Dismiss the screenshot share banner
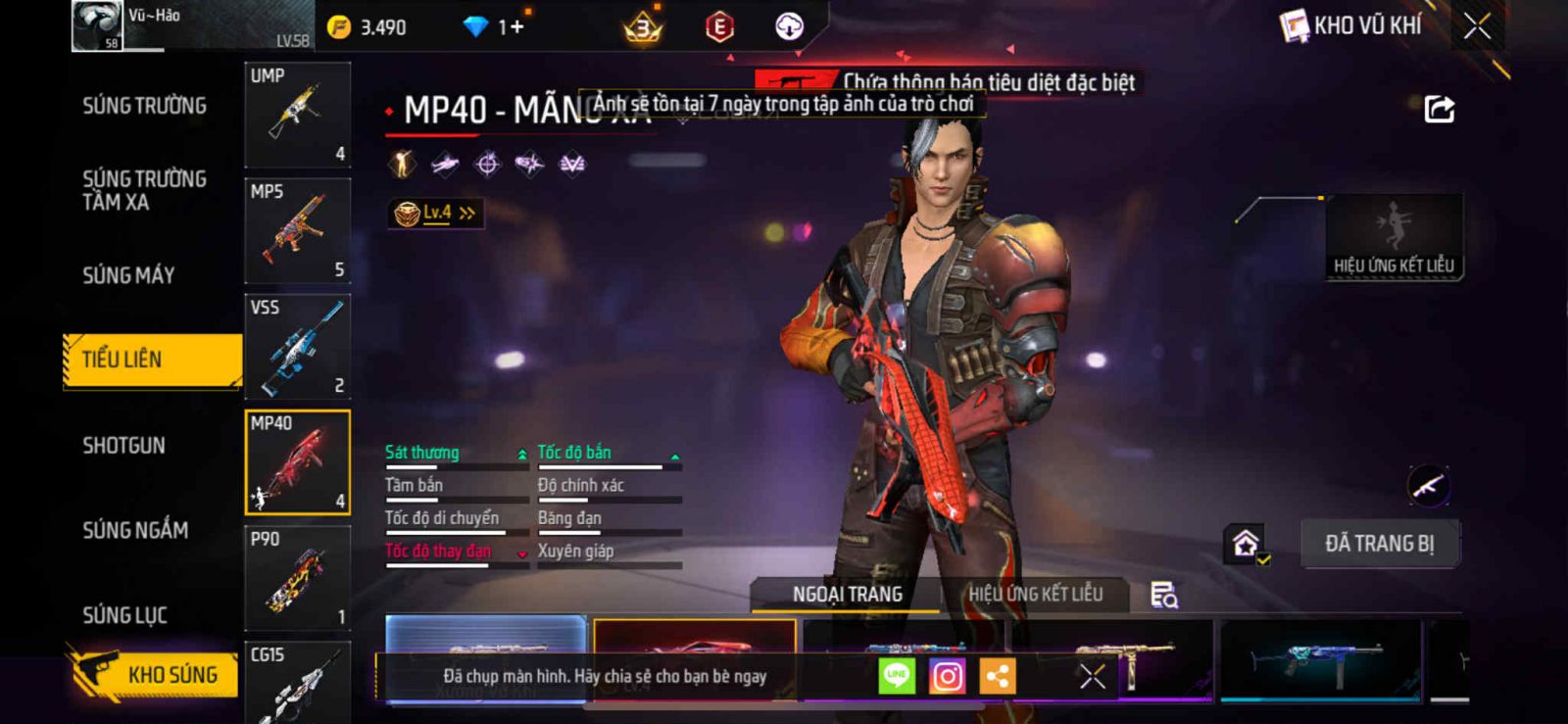 coord(1092,676)
